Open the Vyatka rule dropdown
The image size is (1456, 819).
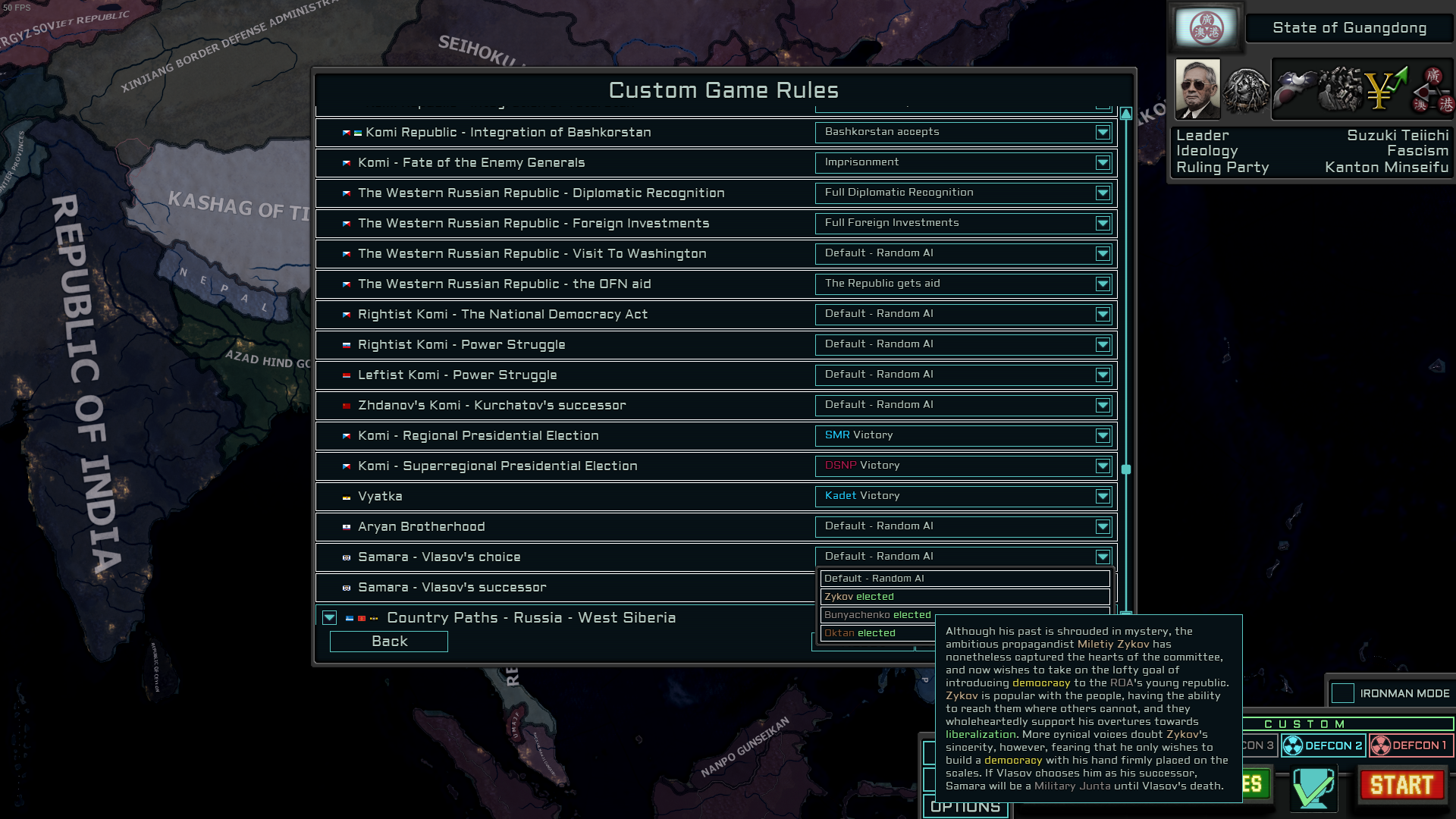tap(1103, 496)
